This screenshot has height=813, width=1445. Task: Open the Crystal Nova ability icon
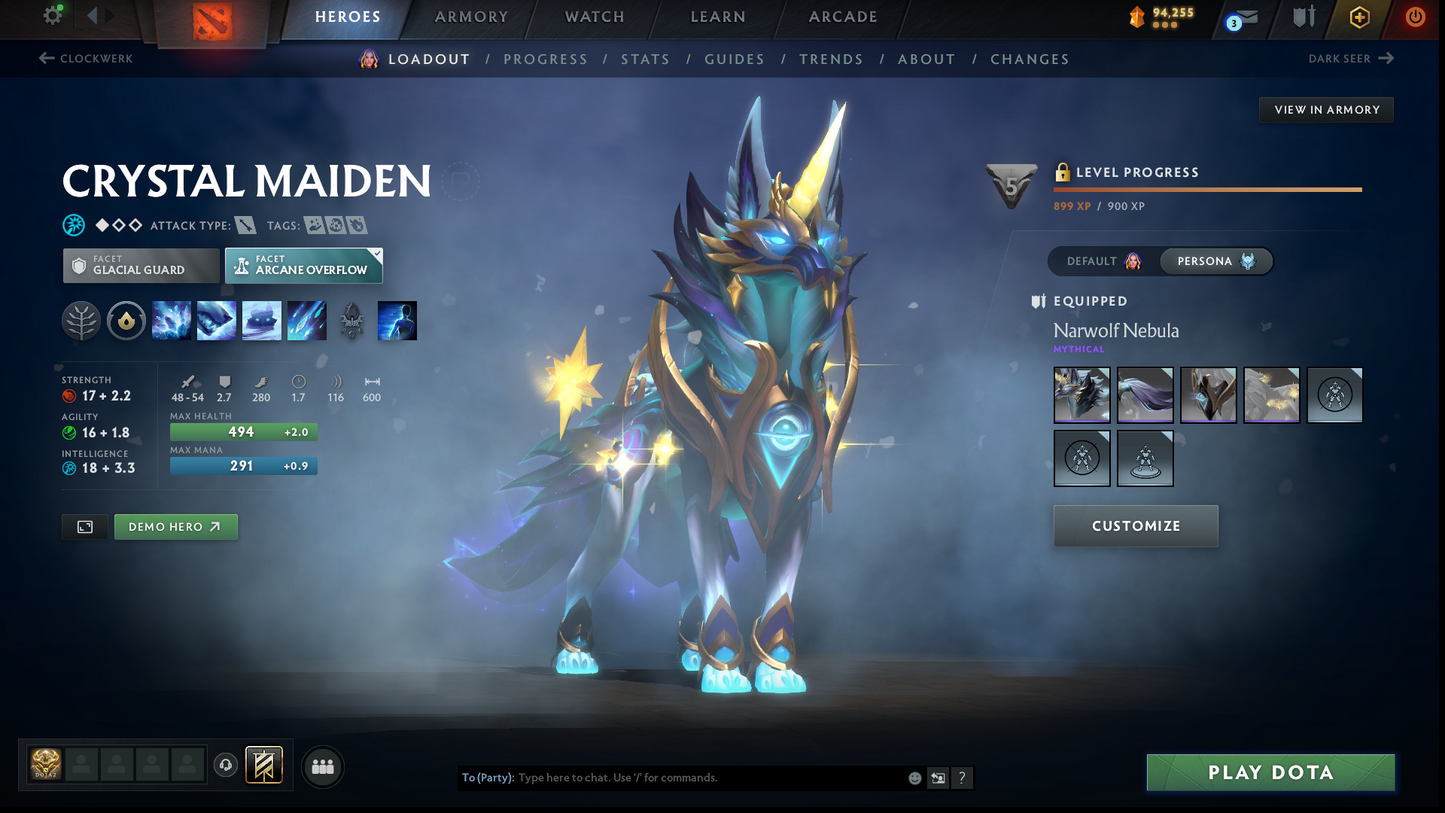point(171,320)
